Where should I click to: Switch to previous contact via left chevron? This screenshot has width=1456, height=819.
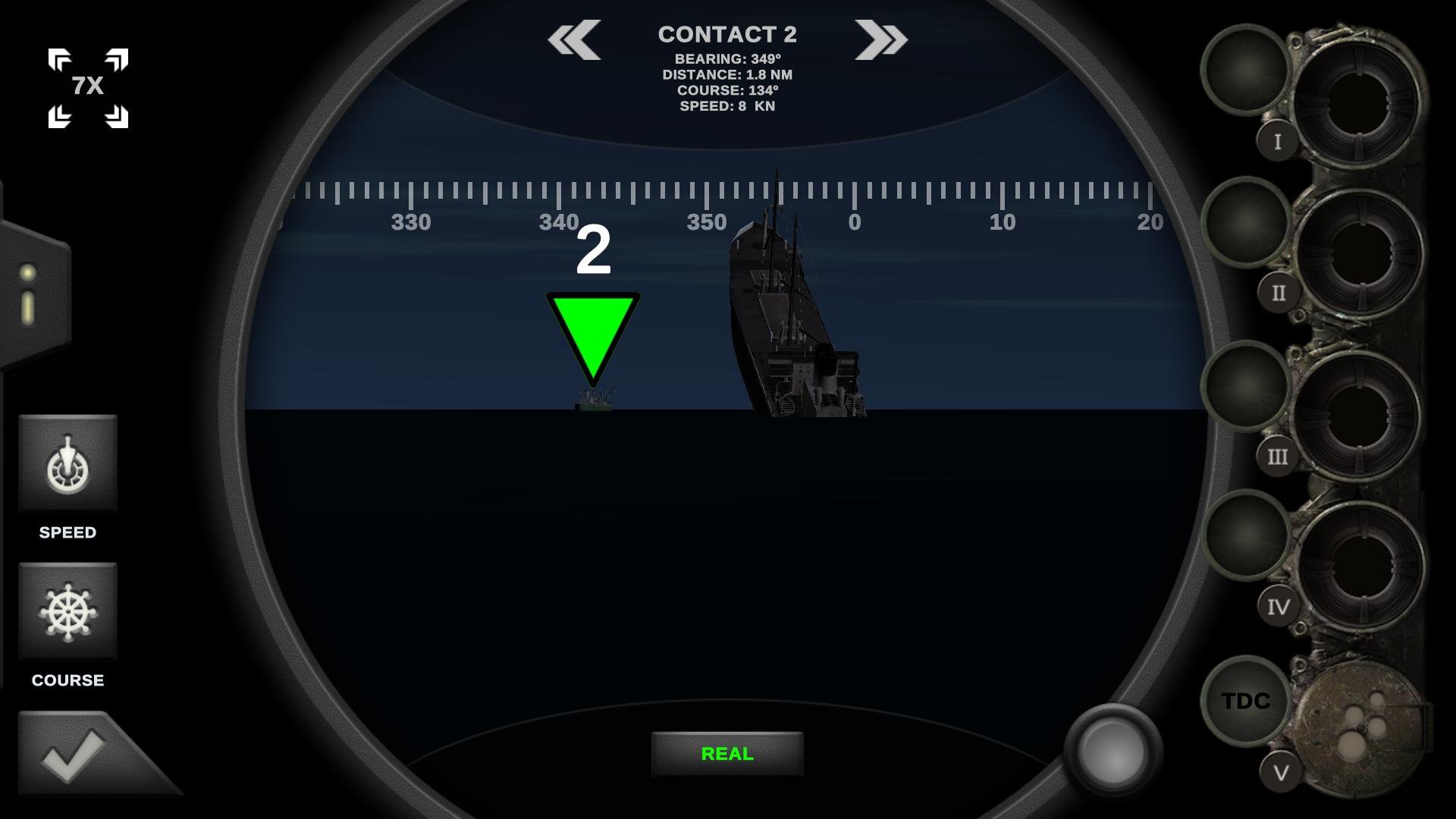coord(574,39)
